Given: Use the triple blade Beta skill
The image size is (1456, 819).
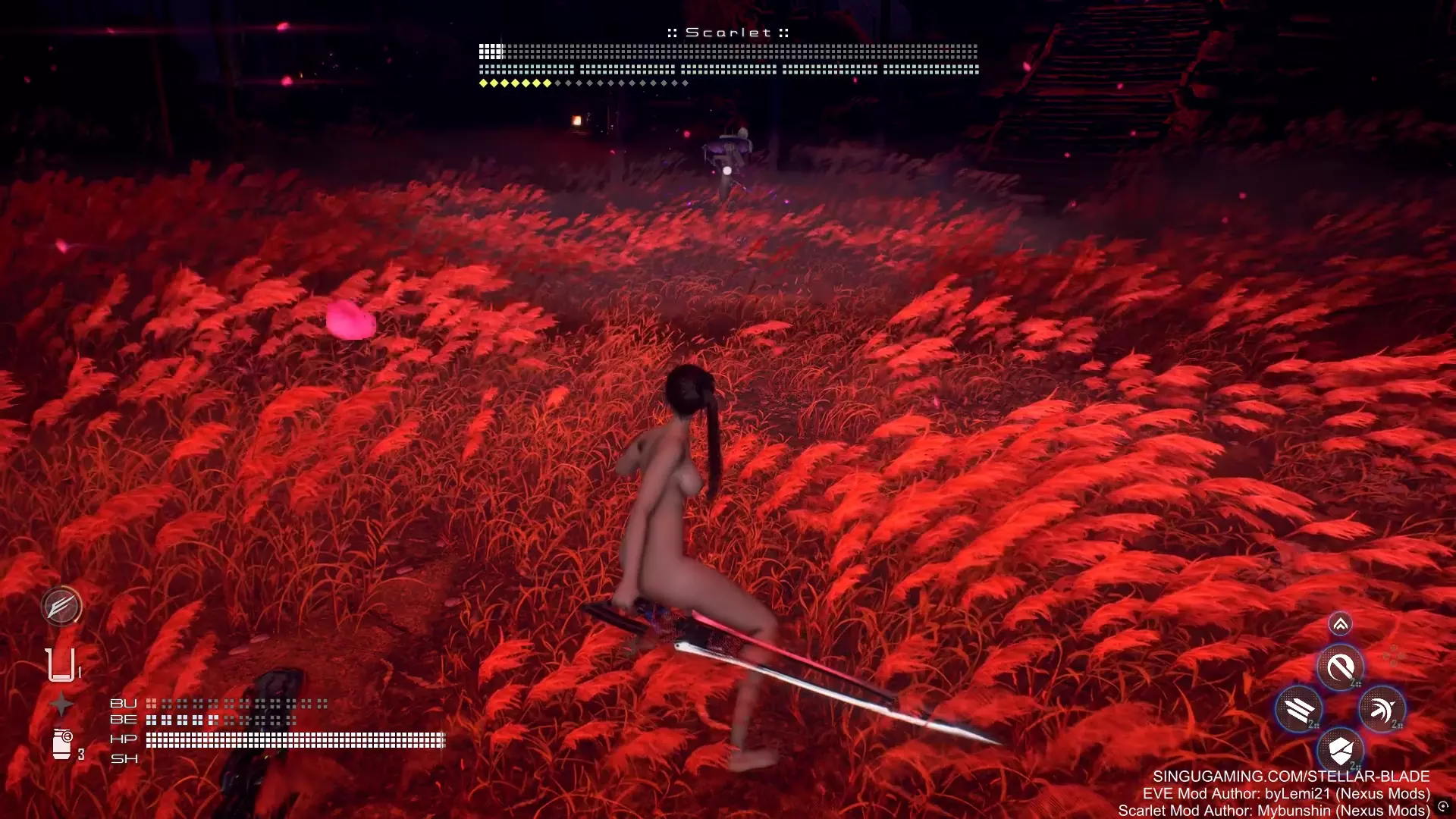Looking at the screenshot, I should (x=1299, y=710).
